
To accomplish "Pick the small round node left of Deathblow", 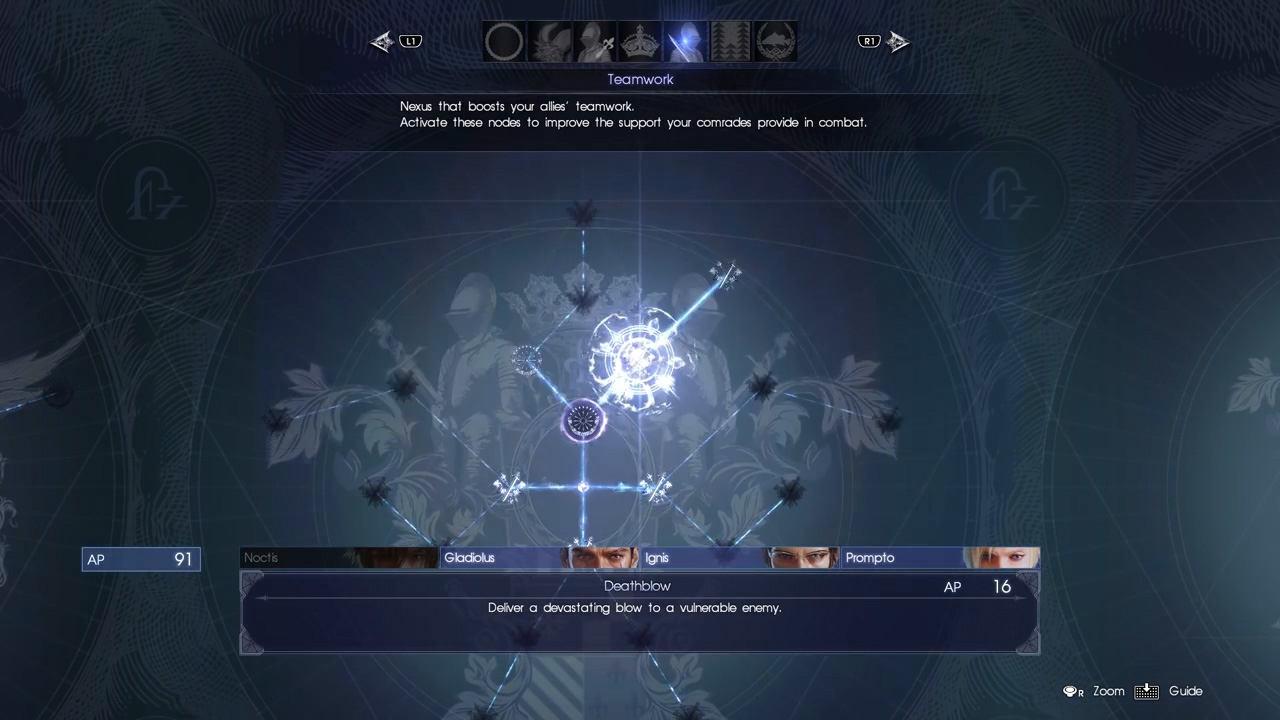I will click(x=526, y=358).
